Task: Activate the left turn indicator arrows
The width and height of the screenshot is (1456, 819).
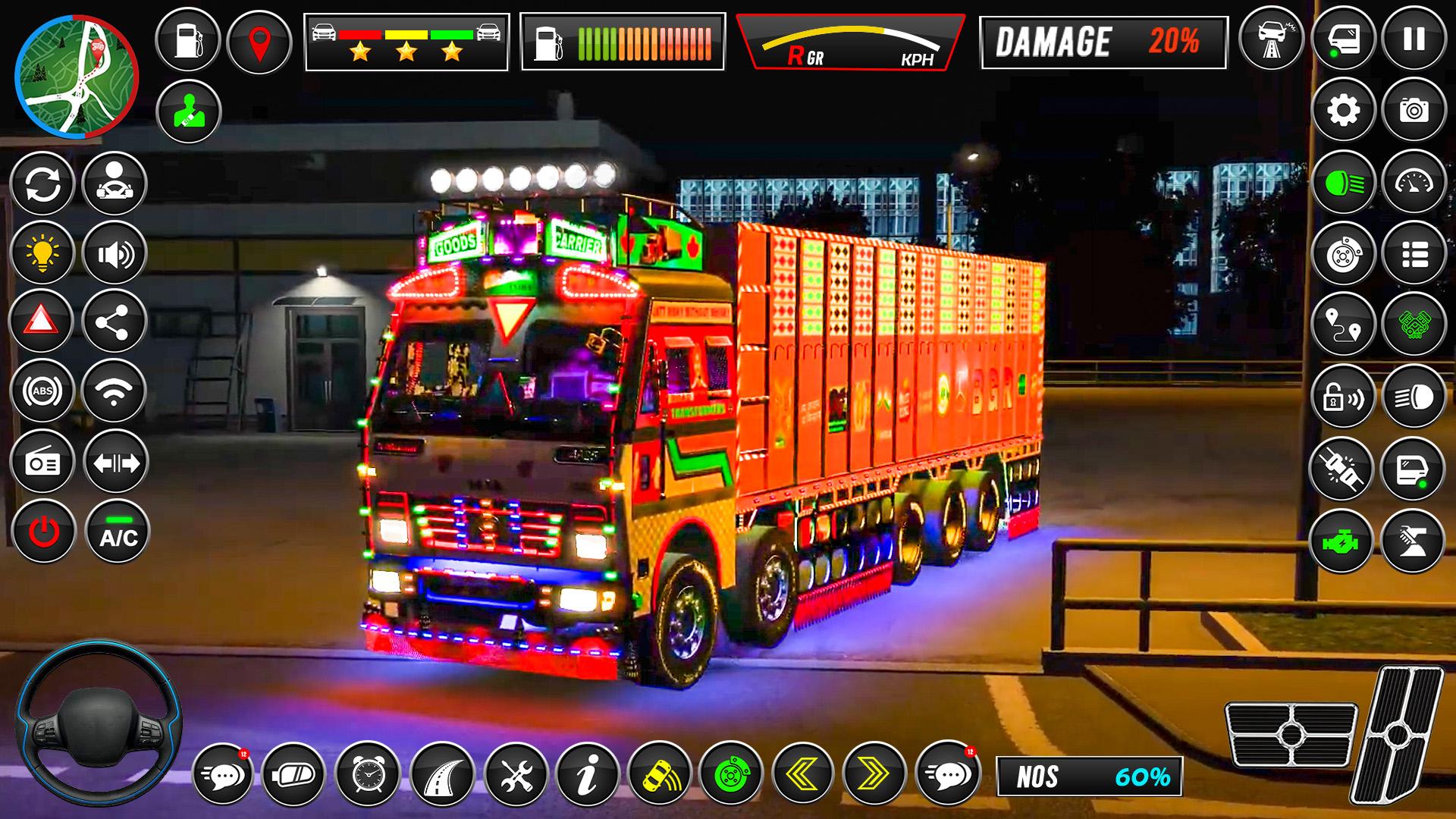Action: click(803, 774)
